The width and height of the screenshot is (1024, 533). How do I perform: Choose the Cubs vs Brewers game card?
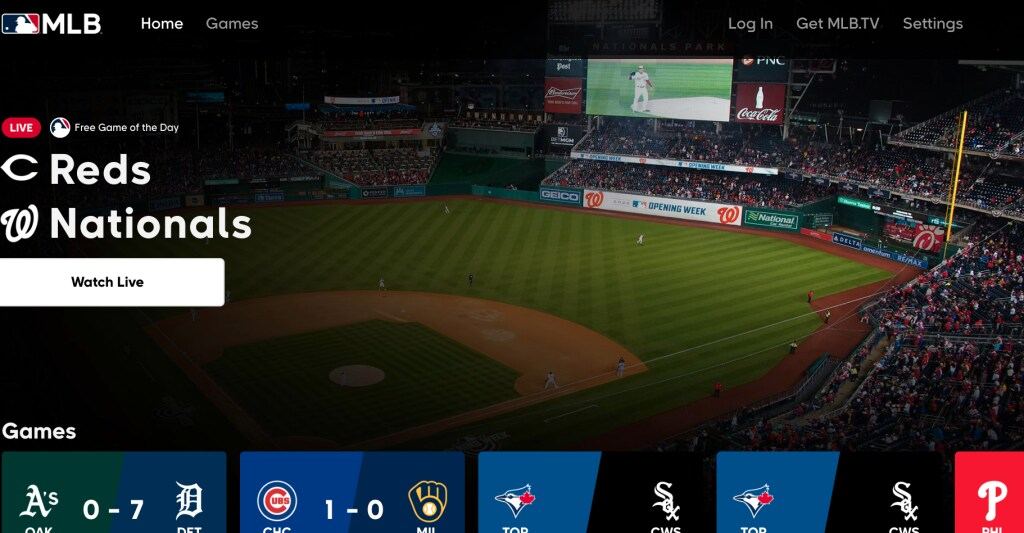click(x=352, y=493)
